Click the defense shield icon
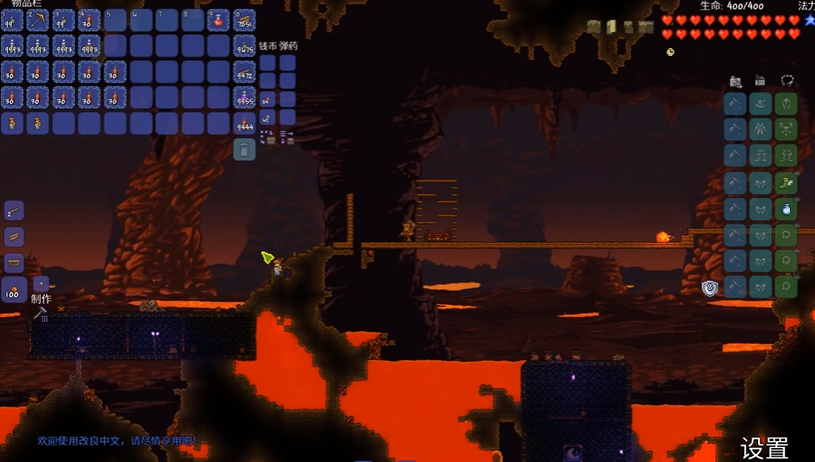This screenshot has height=462, width=815. pos(710,288)
